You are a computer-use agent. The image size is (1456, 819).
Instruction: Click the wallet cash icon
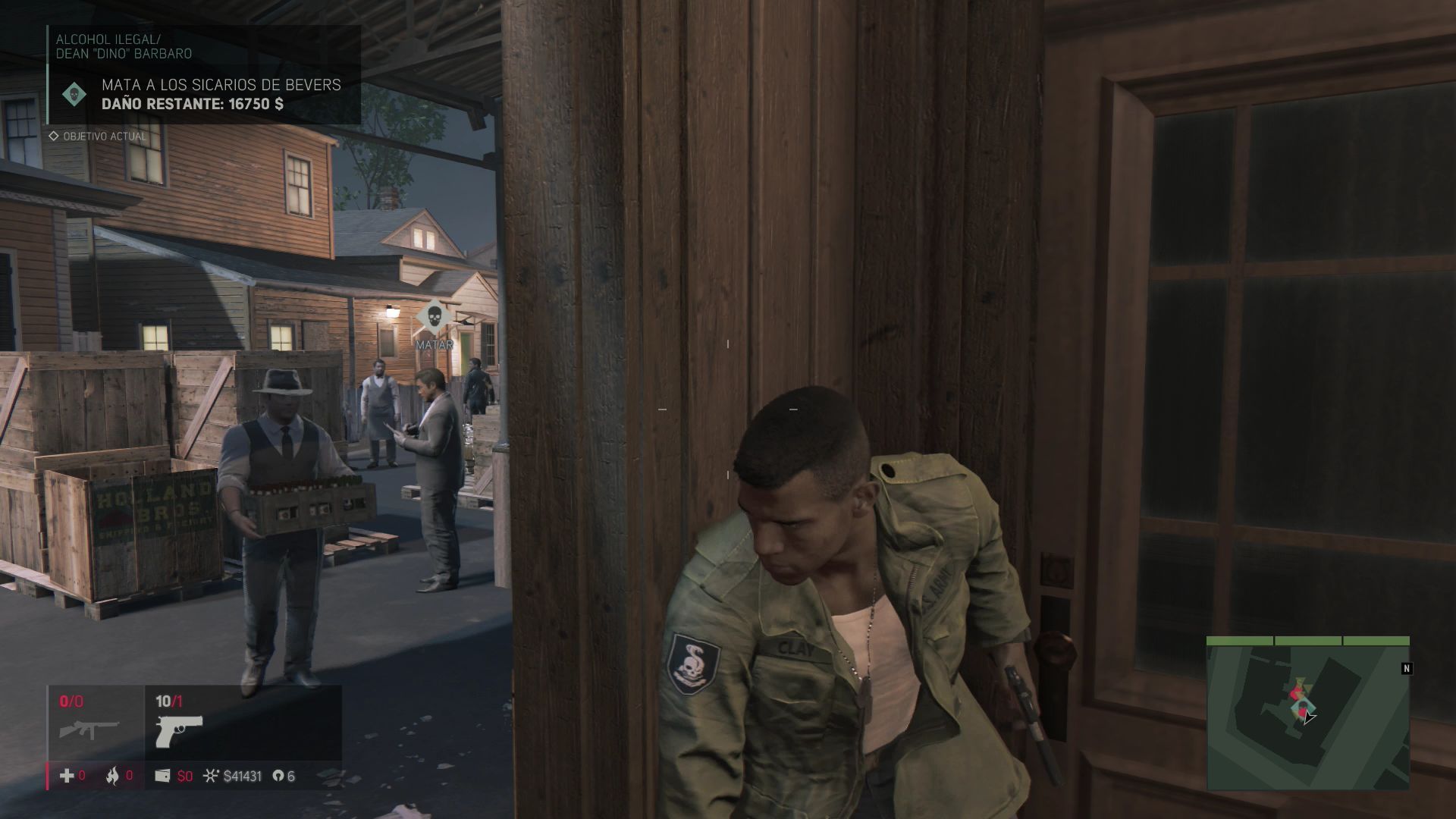pyautogui.click(x=162, y=776)
